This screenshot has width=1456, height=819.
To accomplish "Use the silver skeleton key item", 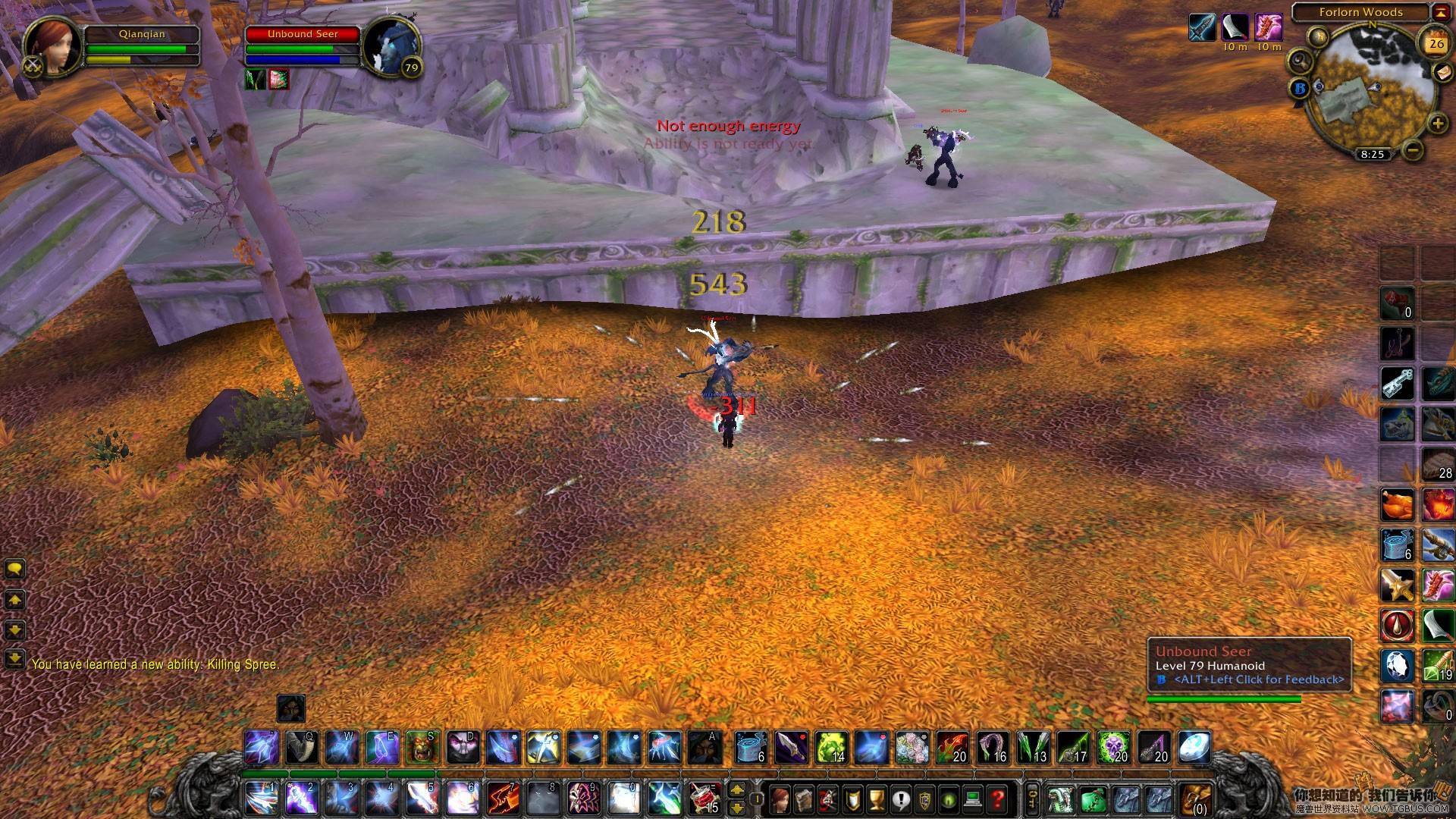I will coord(1397,384).
